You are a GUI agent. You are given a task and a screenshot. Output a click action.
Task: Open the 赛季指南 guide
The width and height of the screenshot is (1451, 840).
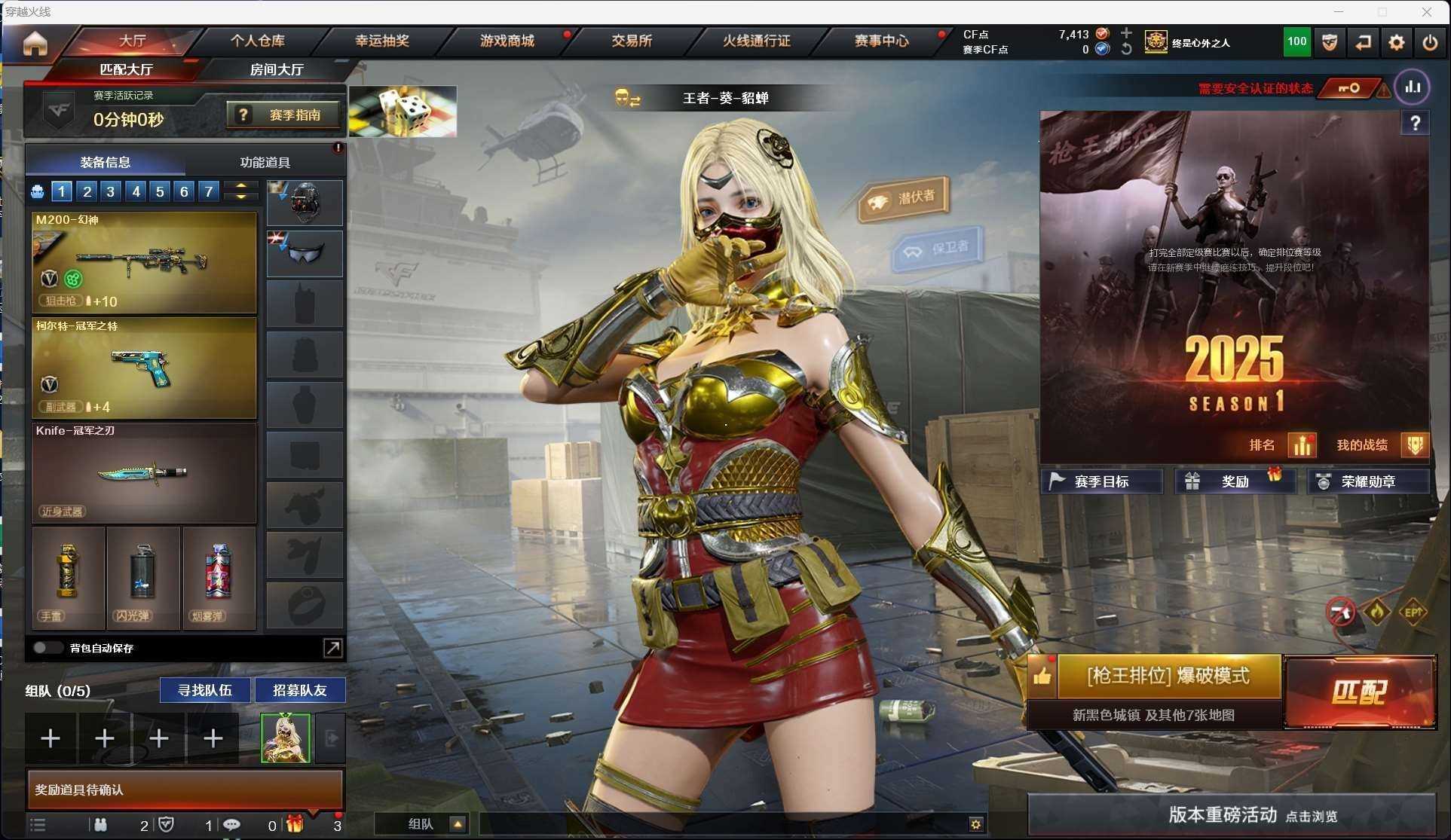284,115
